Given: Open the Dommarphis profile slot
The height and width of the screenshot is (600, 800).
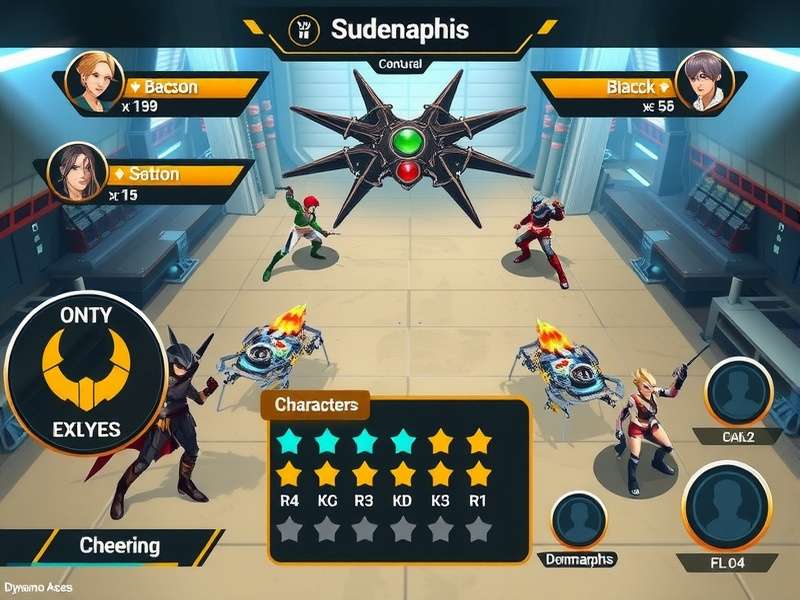Looking at the screenshot, I should pyautogui.click(x=580, y=522).
